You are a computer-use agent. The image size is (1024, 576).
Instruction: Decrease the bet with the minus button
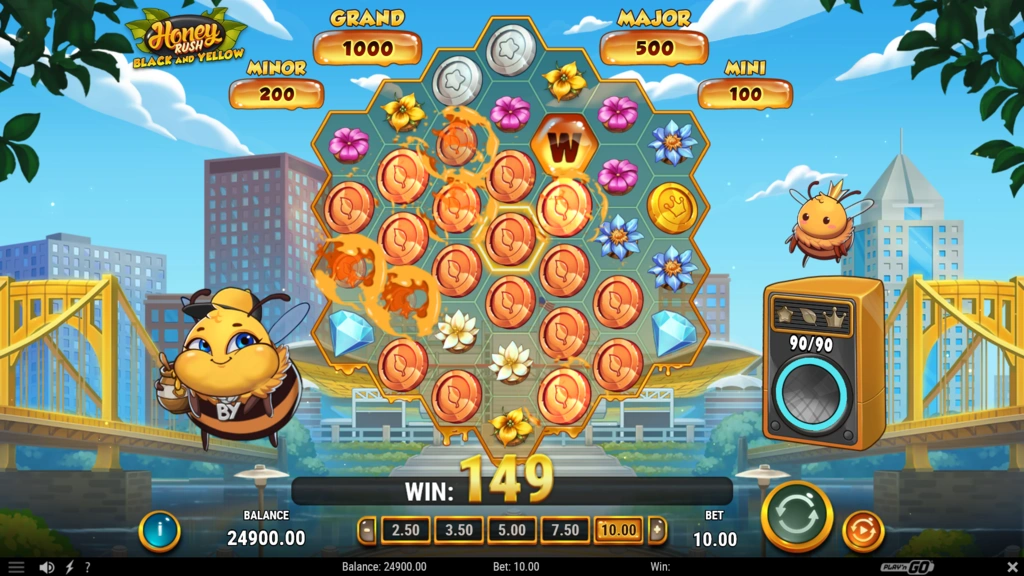[x=368, y=530]
